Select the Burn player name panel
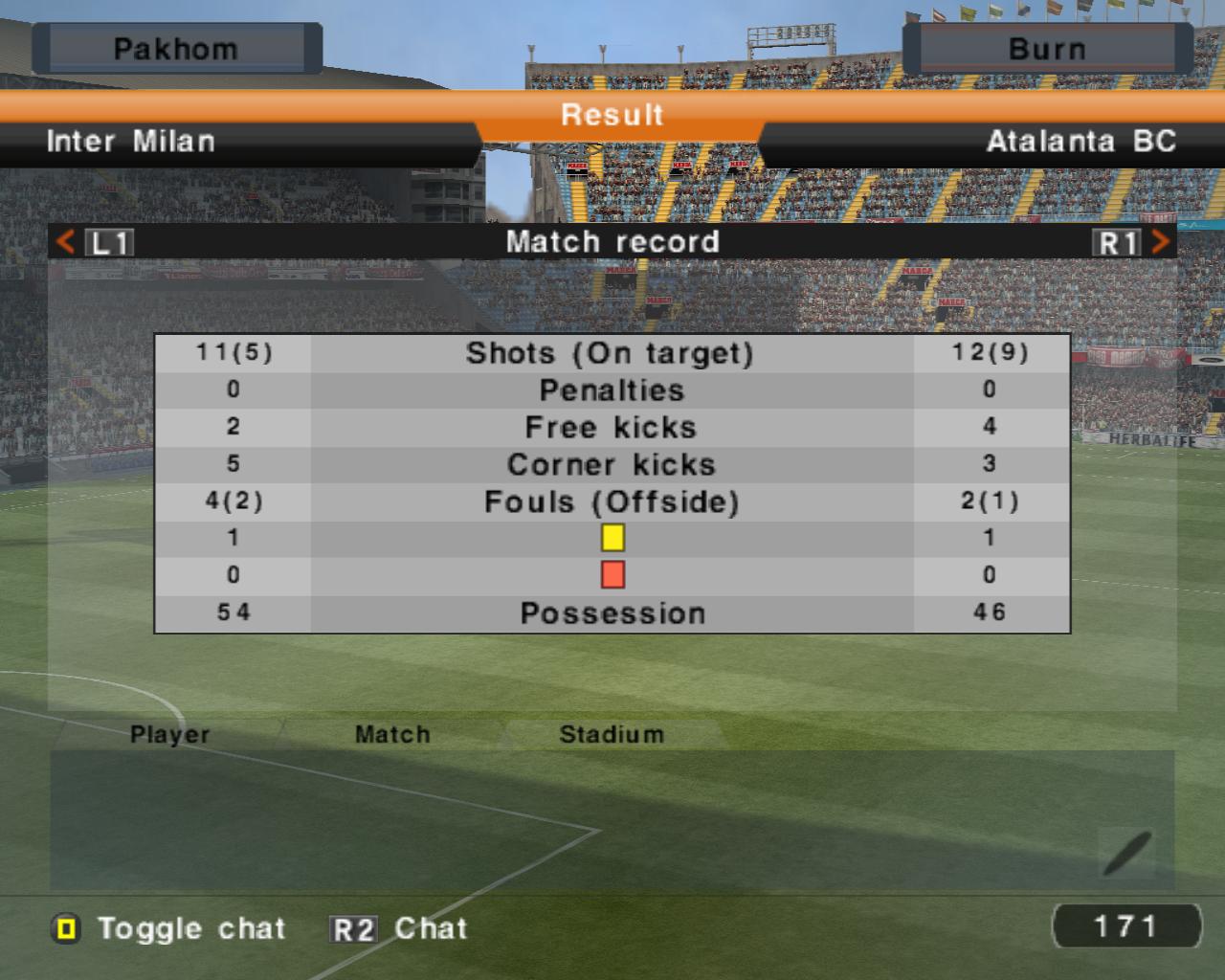Viewport: 1225px width, 980px height. pos(1047,49)
